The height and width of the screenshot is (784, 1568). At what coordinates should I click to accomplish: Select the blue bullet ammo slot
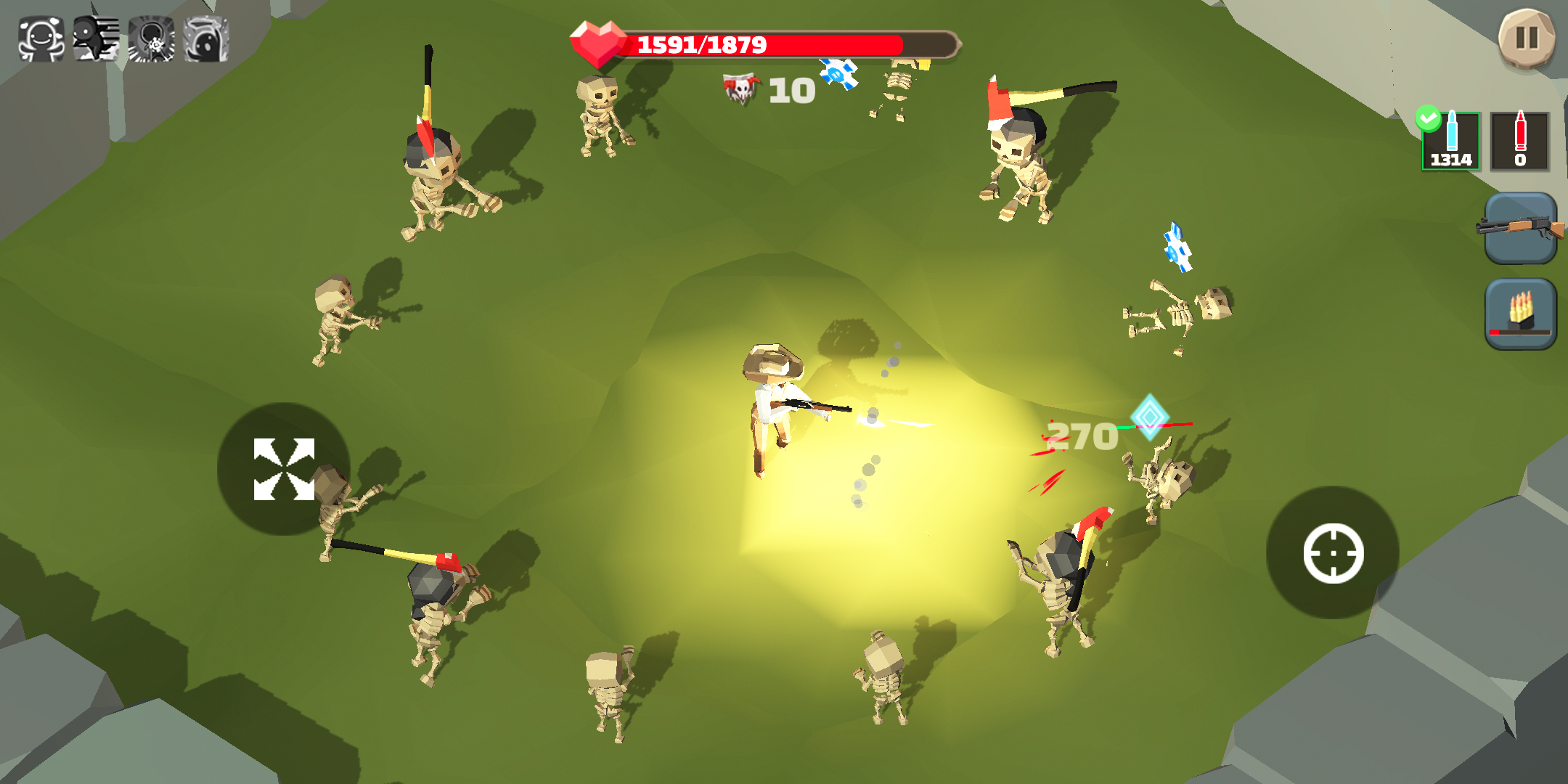(x=1449, y=142)
